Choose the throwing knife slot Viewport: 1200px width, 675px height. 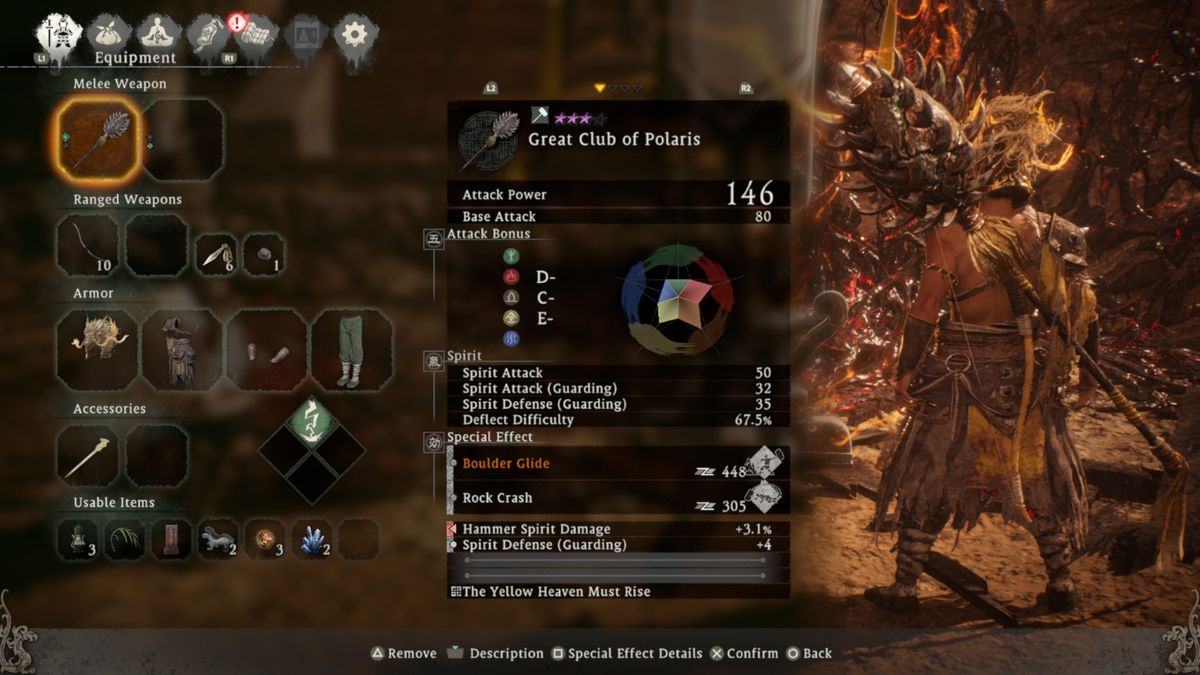(215, 255)
